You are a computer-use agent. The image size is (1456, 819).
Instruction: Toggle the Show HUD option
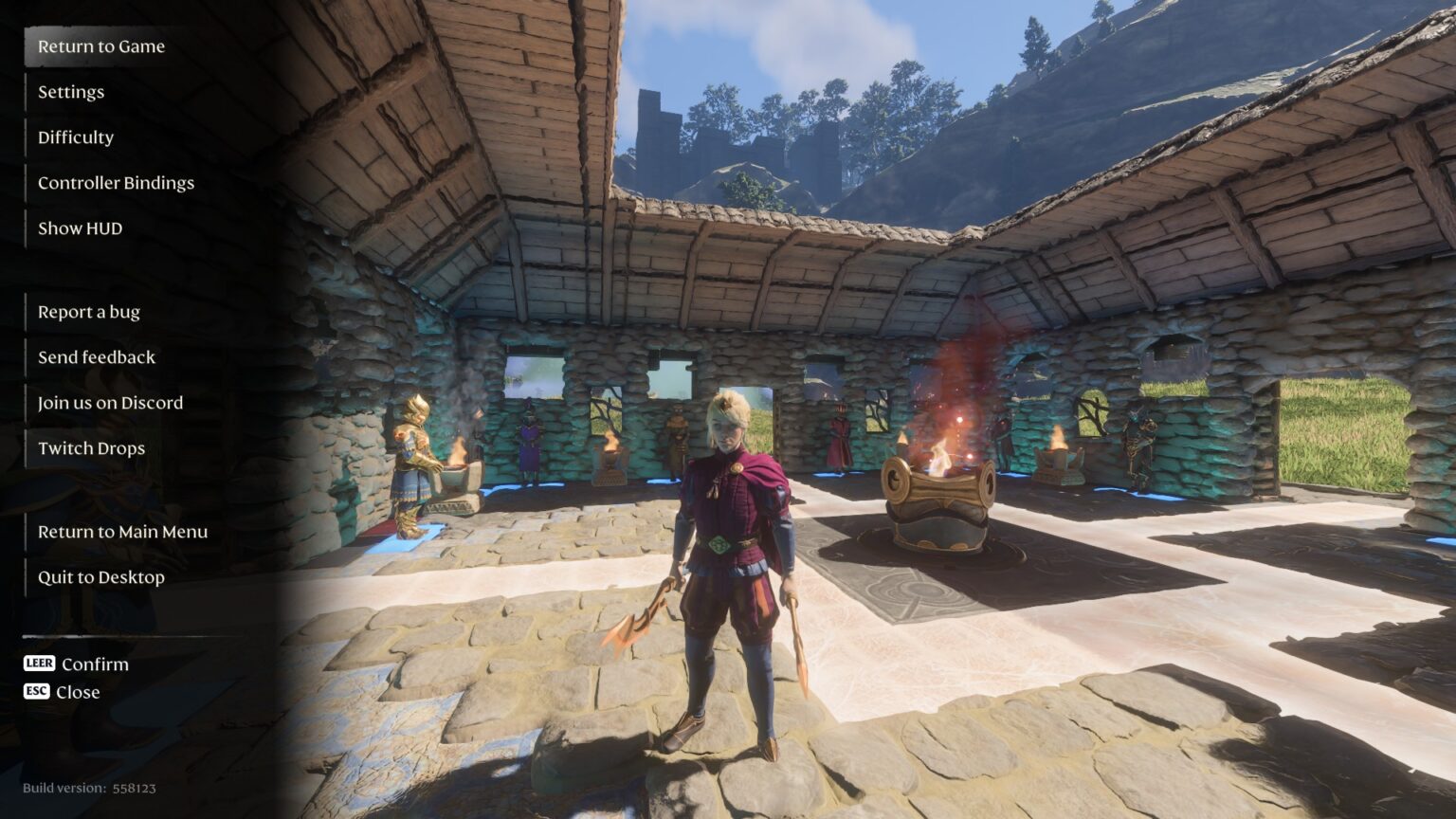(x=80, y=228)
